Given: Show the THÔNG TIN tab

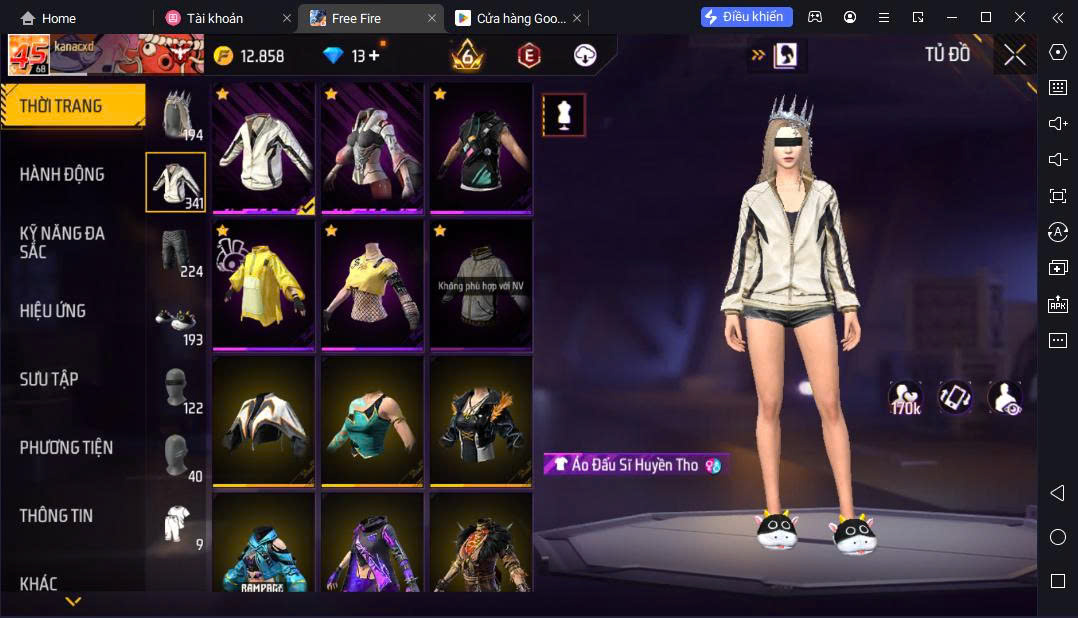Looking at the screenshot, I should (x=56, y=516).
